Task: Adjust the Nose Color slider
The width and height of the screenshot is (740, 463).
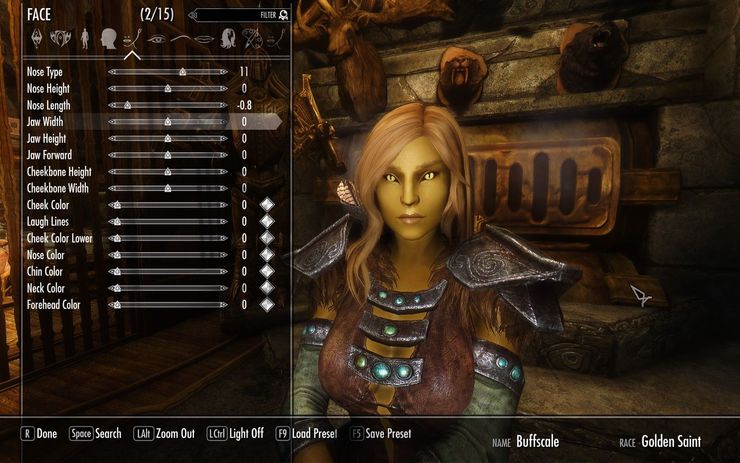Action: [168, 254]
